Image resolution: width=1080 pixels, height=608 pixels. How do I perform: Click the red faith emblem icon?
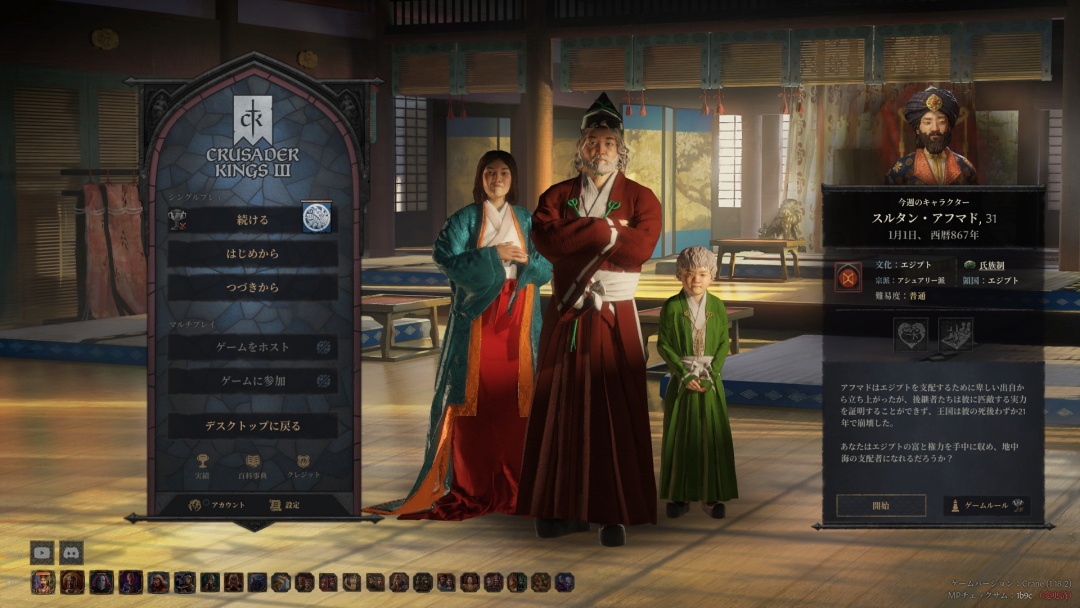point(848,276)
